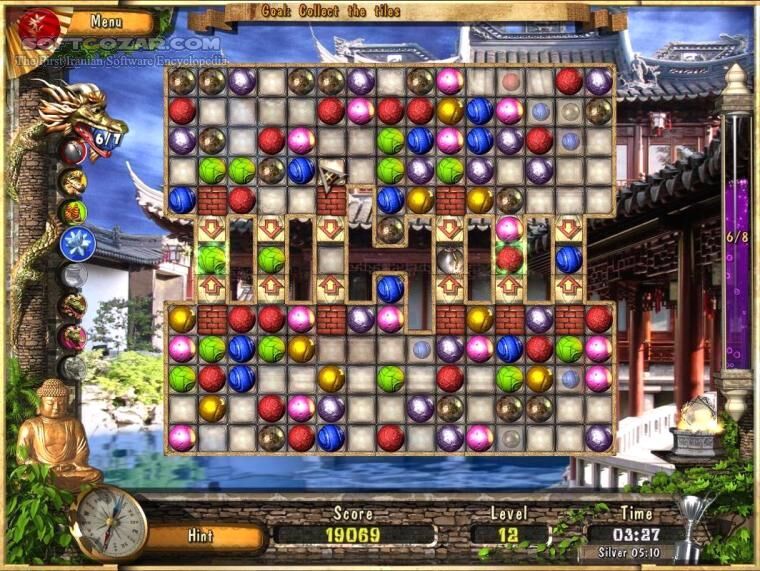Choose the green-backed dragon power-up icon
The width and height of the screenshot is (760, 571).
point(73,212)
